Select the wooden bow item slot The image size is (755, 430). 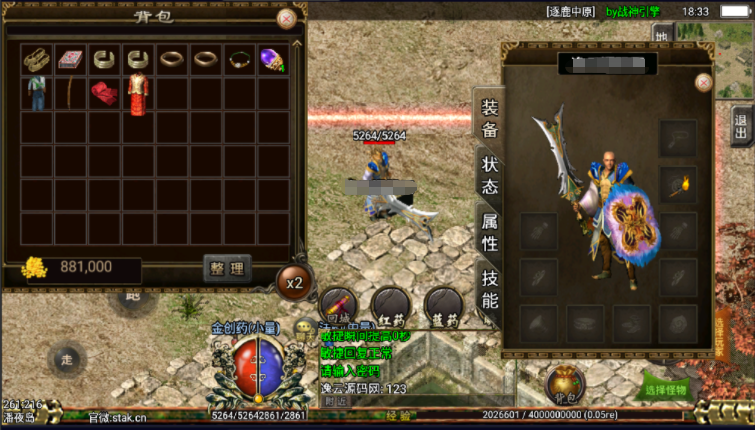click(71, 94)
